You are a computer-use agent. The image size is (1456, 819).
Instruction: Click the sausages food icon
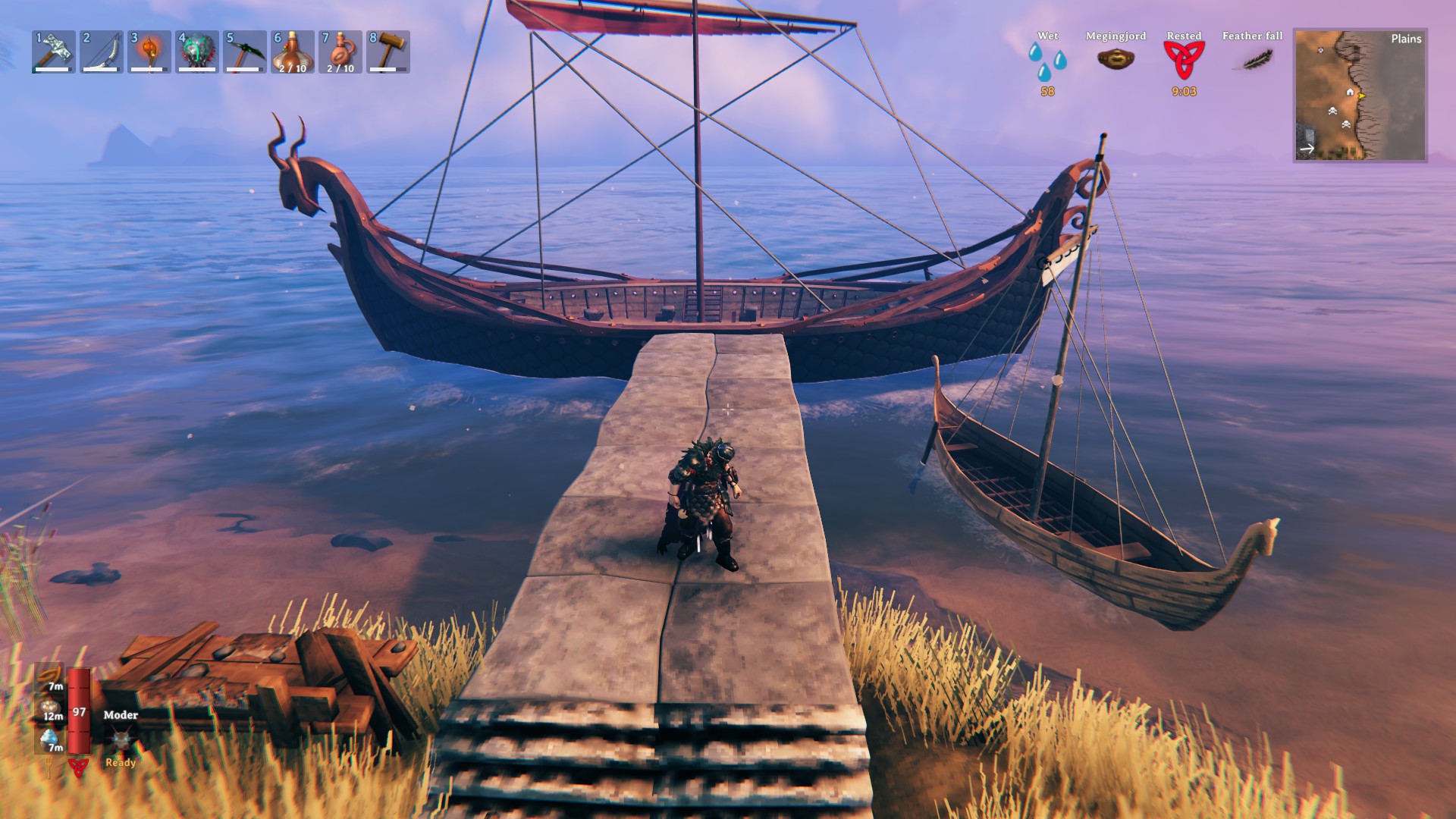coord(51,674)
